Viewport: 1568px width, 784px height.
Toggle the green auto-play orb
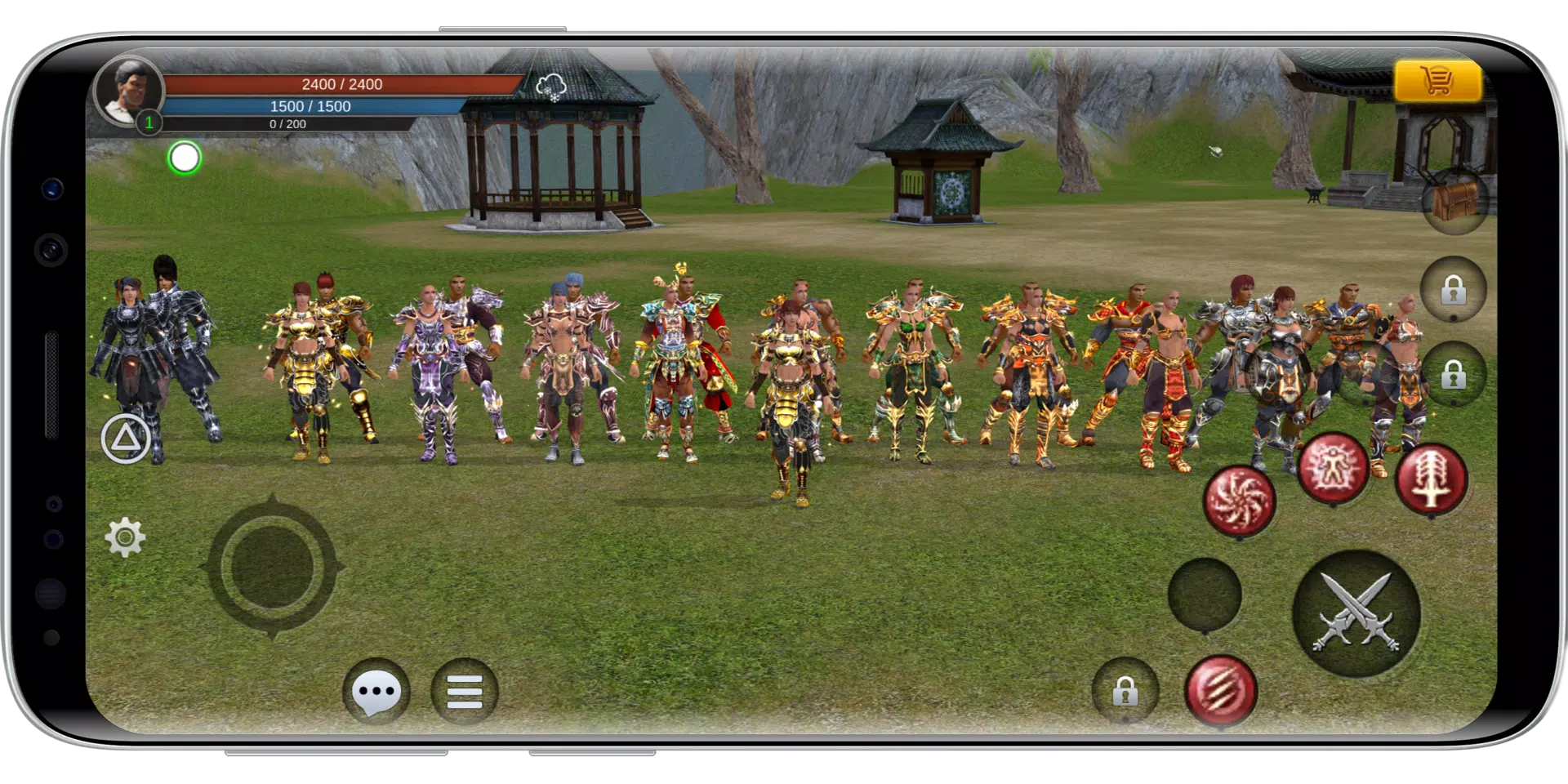pos(185,158)
